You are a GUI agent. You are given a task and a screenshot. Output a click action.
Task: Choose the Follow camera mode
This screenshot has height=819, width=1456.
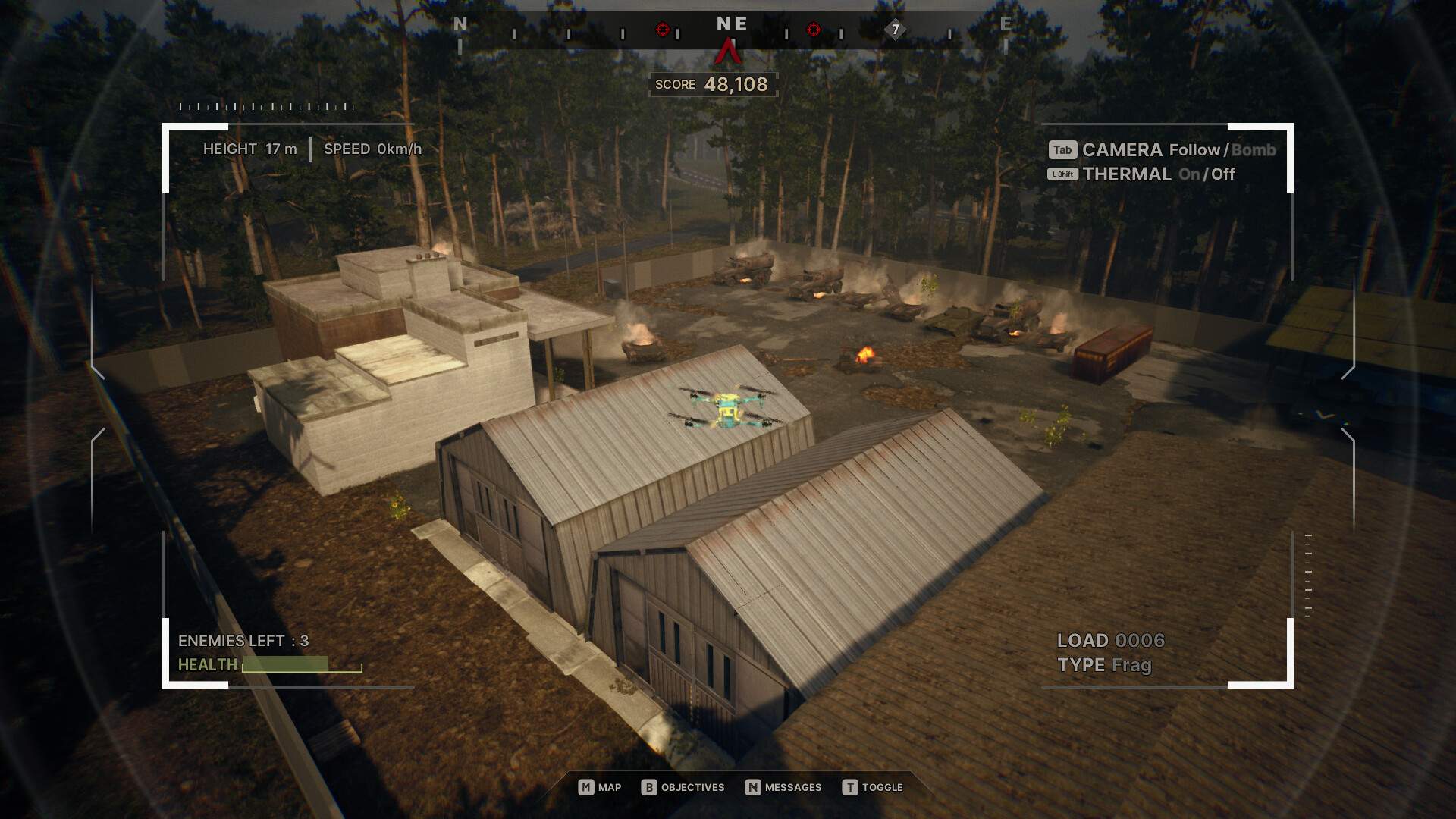[x=1194, y=150]
